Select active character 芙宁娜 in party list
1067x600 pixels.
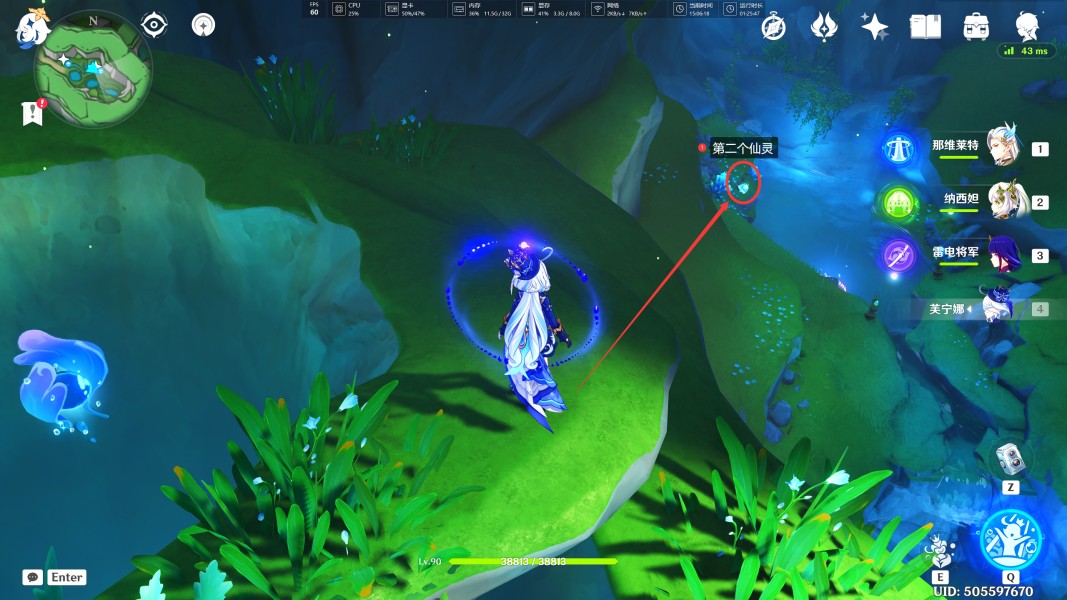[x=996, y=307]
